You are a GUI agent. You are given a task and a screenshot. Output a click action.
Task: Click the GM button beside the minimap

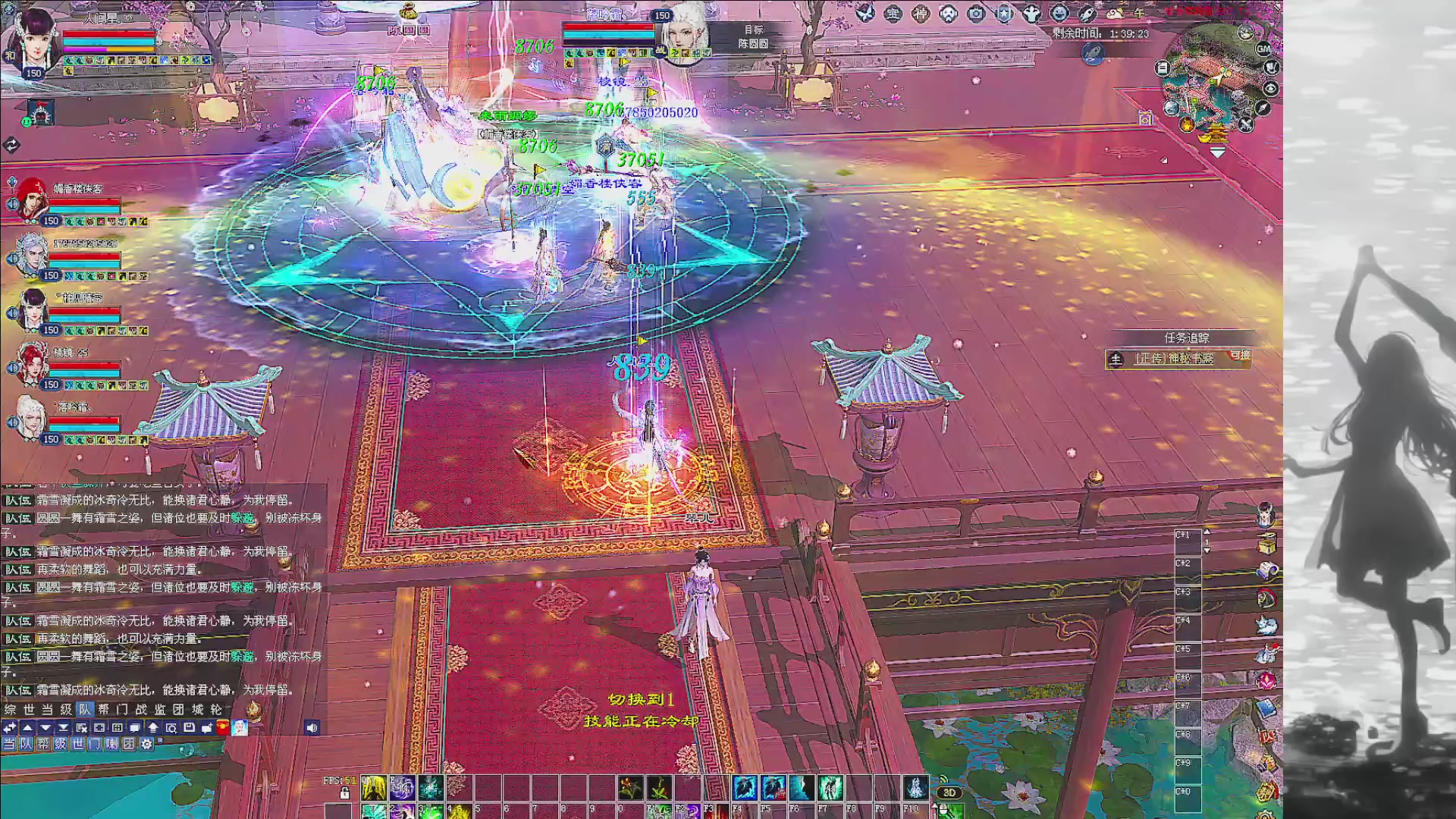(x=1263, y=49)
